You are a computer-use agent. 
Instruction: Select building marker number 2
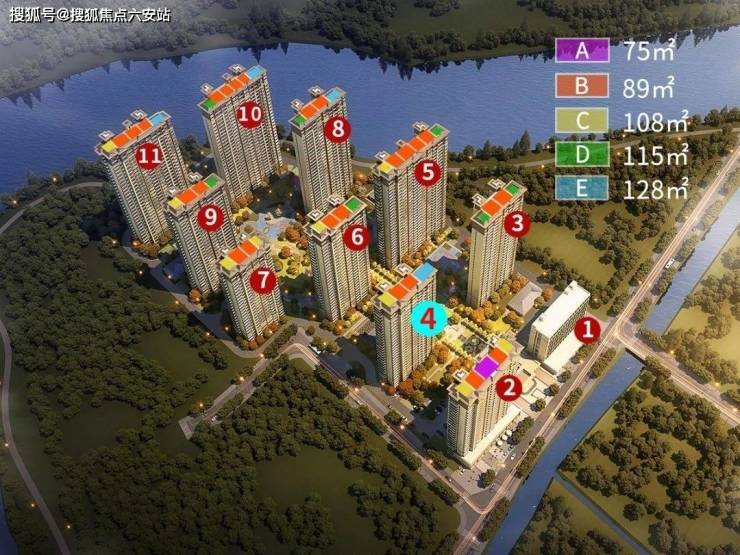click(510, 388)
